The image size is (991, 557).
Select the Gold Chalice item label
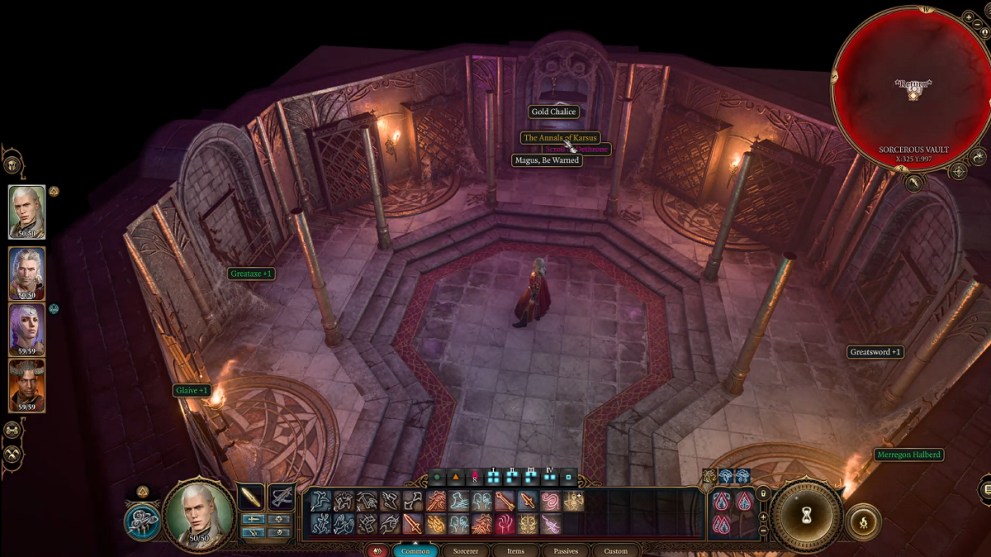pyautogui.click(x=553, y=112)
